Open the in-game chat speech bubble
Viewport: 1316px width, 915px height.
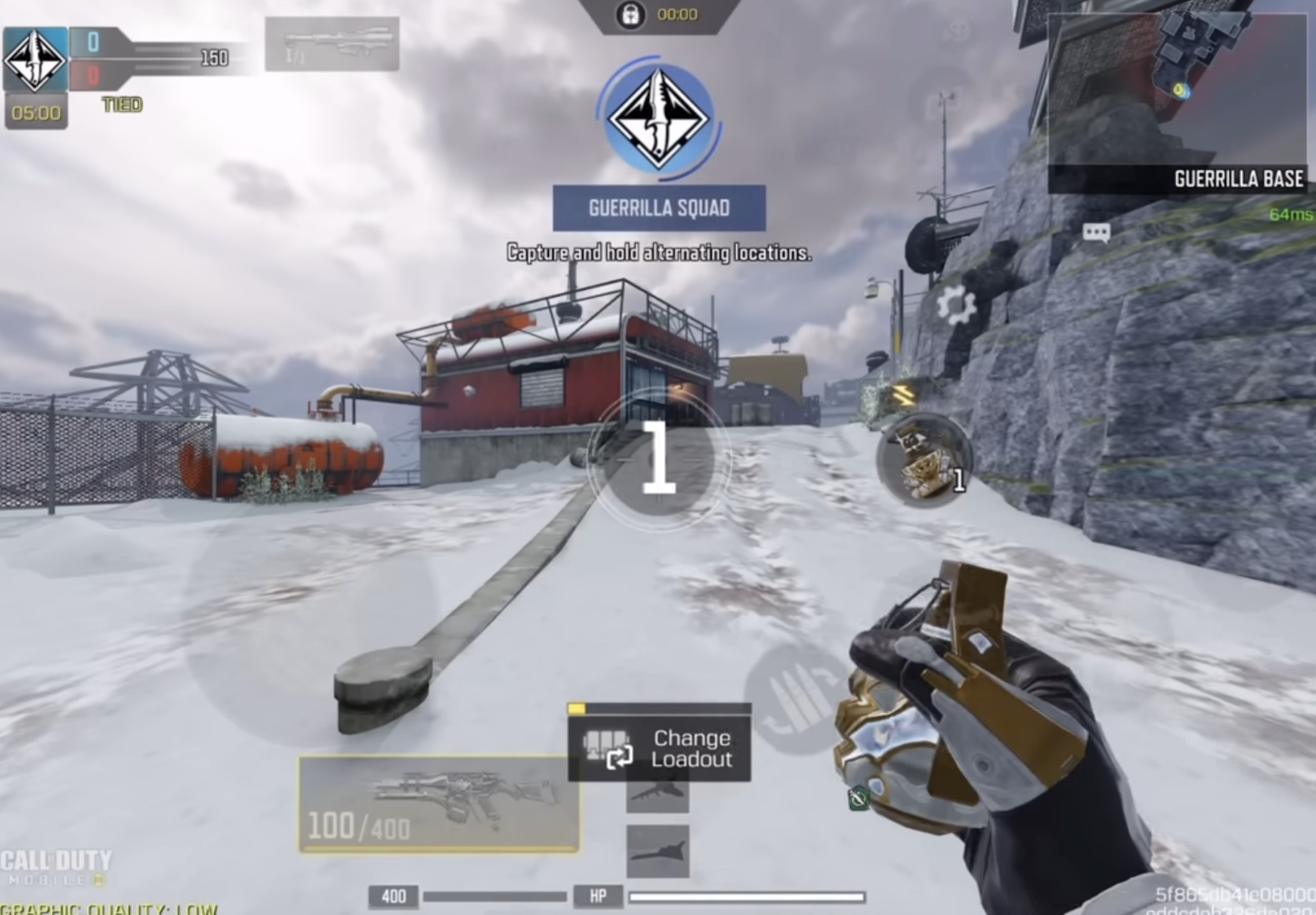tap(1097, 231)
